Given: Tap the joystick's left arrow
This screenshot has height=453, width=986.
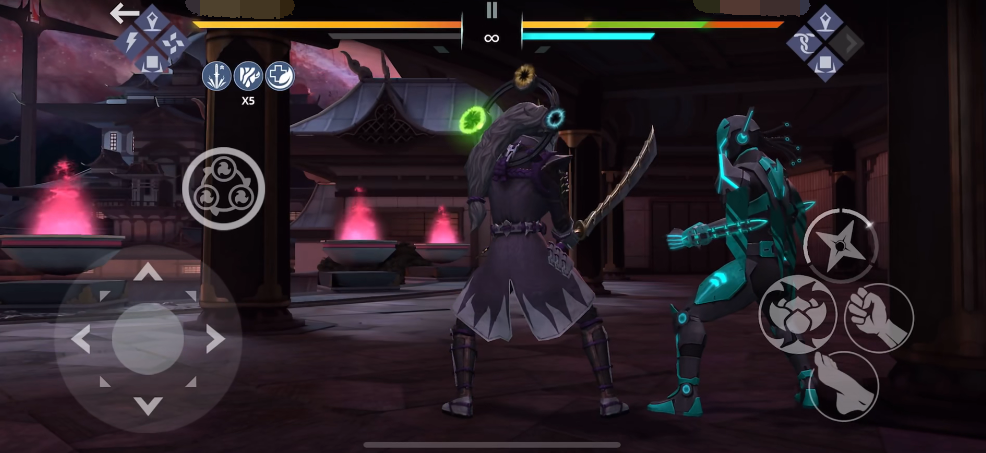Looking at the screenshot, I should 82,340.
